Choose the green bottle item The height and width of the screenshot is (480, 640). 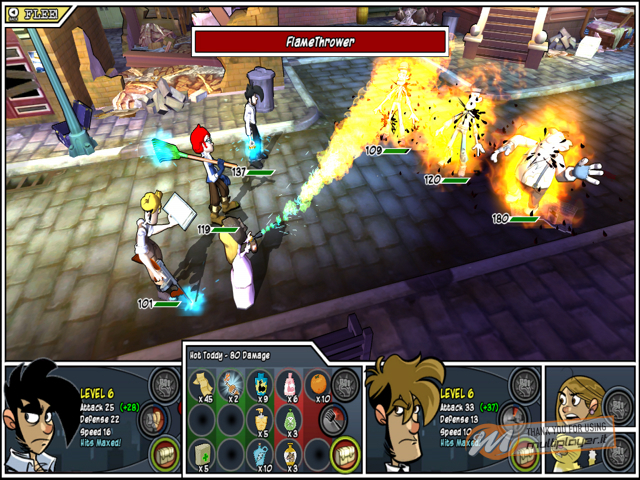(x=288, y=419)
